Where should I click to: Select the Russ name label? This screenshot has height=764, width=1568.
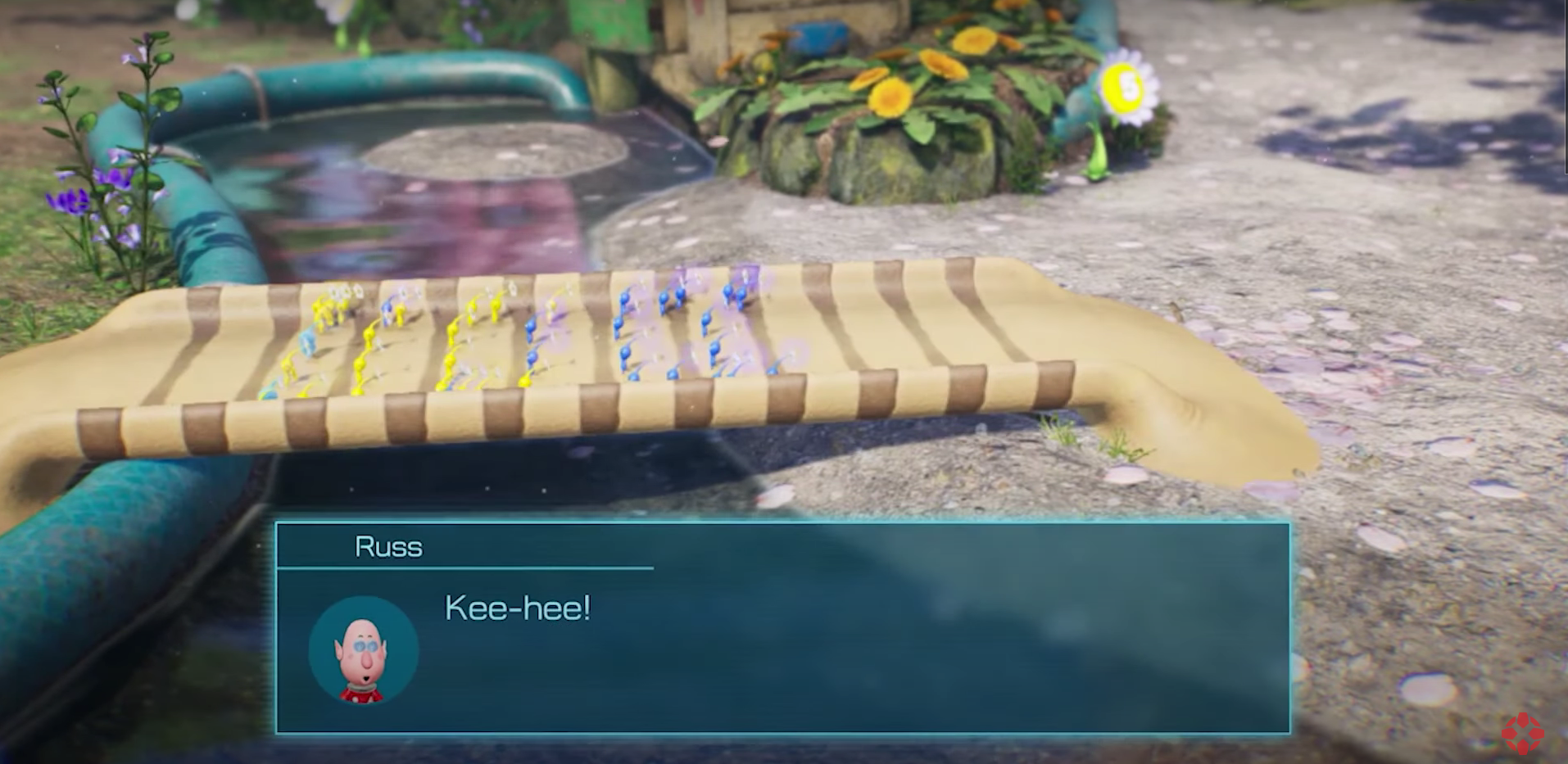coord(389,547)
